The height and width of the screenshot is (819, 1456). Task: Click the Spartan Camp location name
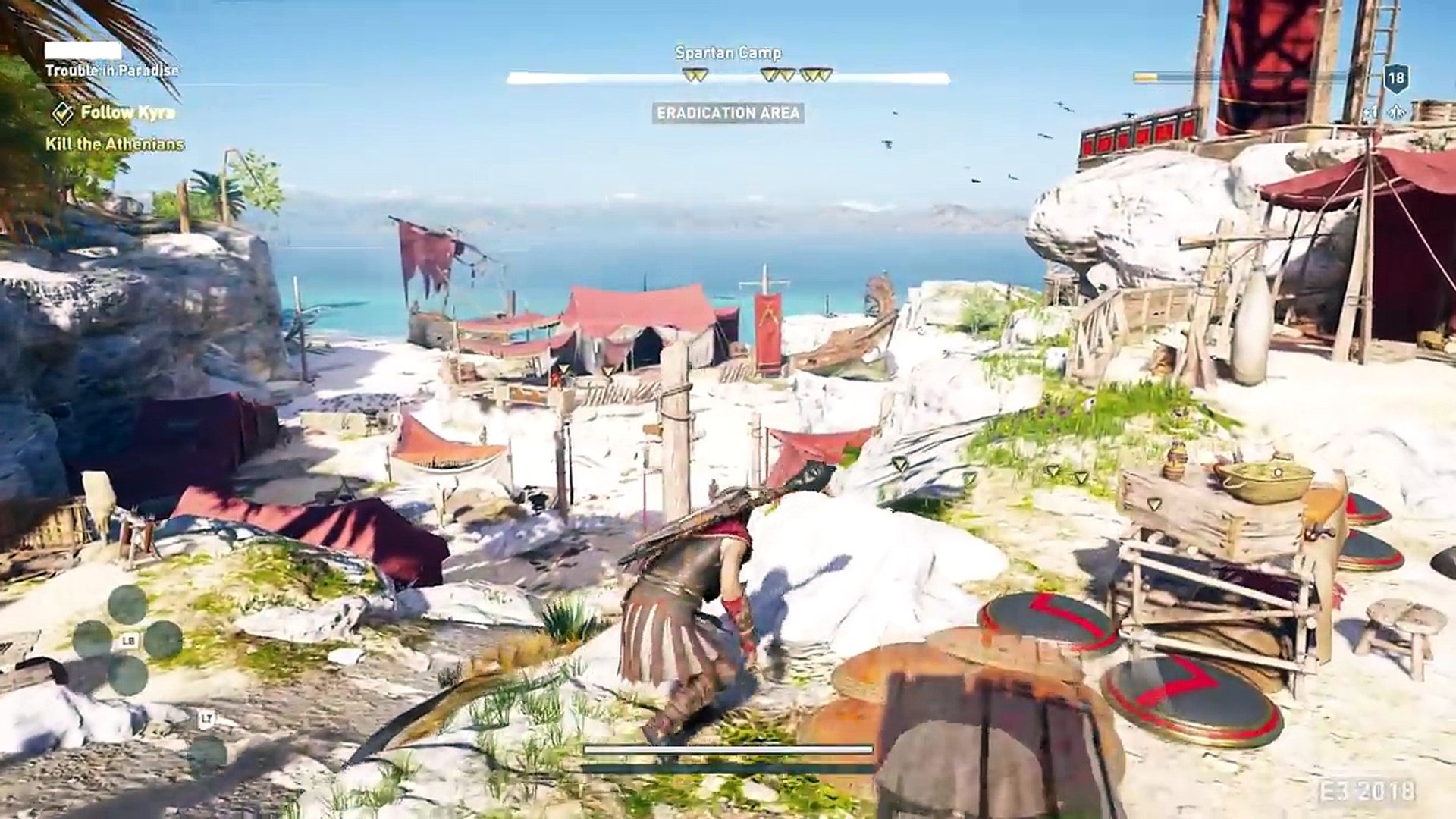pyautogui.click(x=728, y=53)
